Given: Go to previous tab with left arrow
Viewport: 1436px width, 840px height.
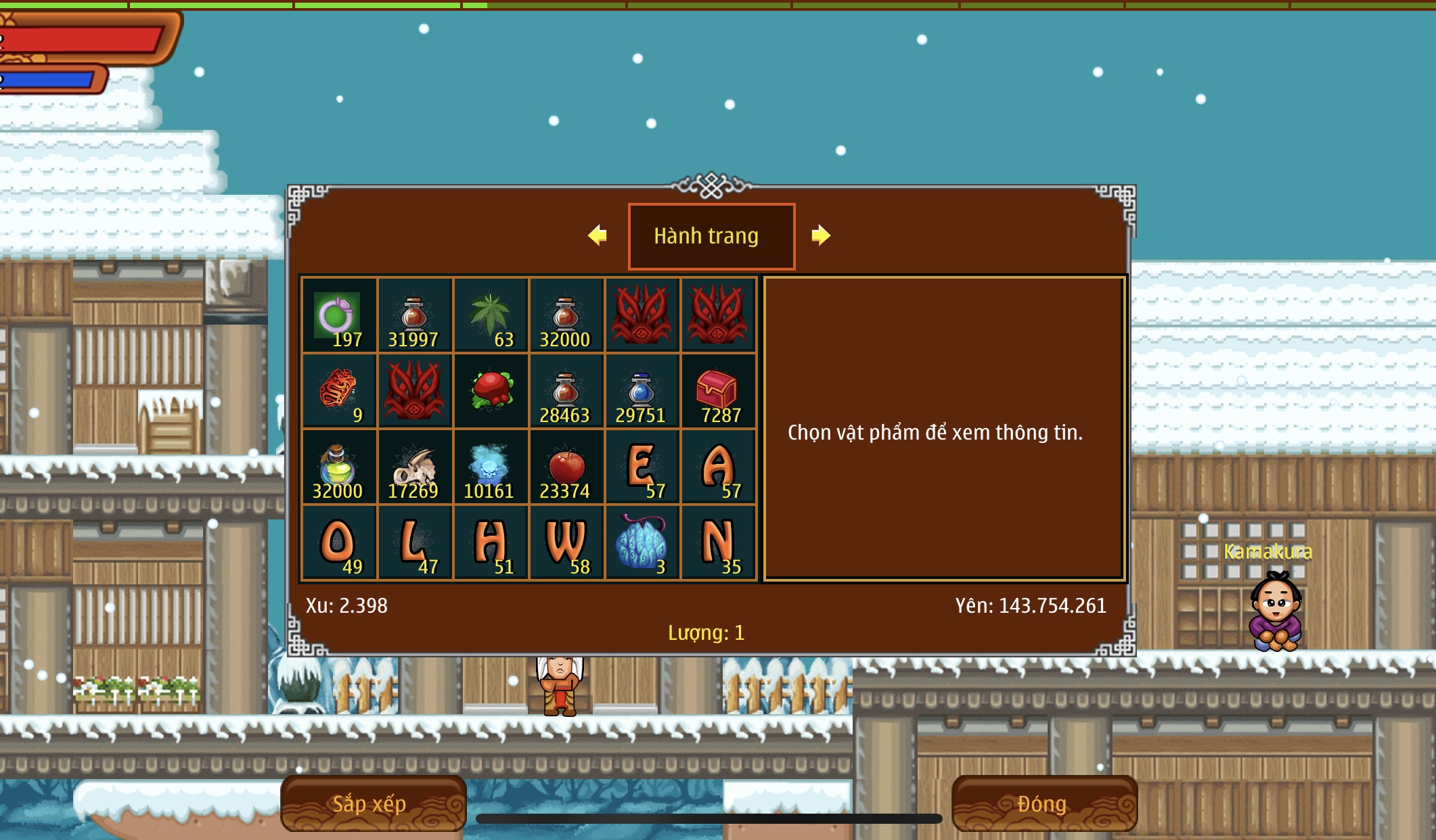Looking at the screenshot, I should pos(598,235).
